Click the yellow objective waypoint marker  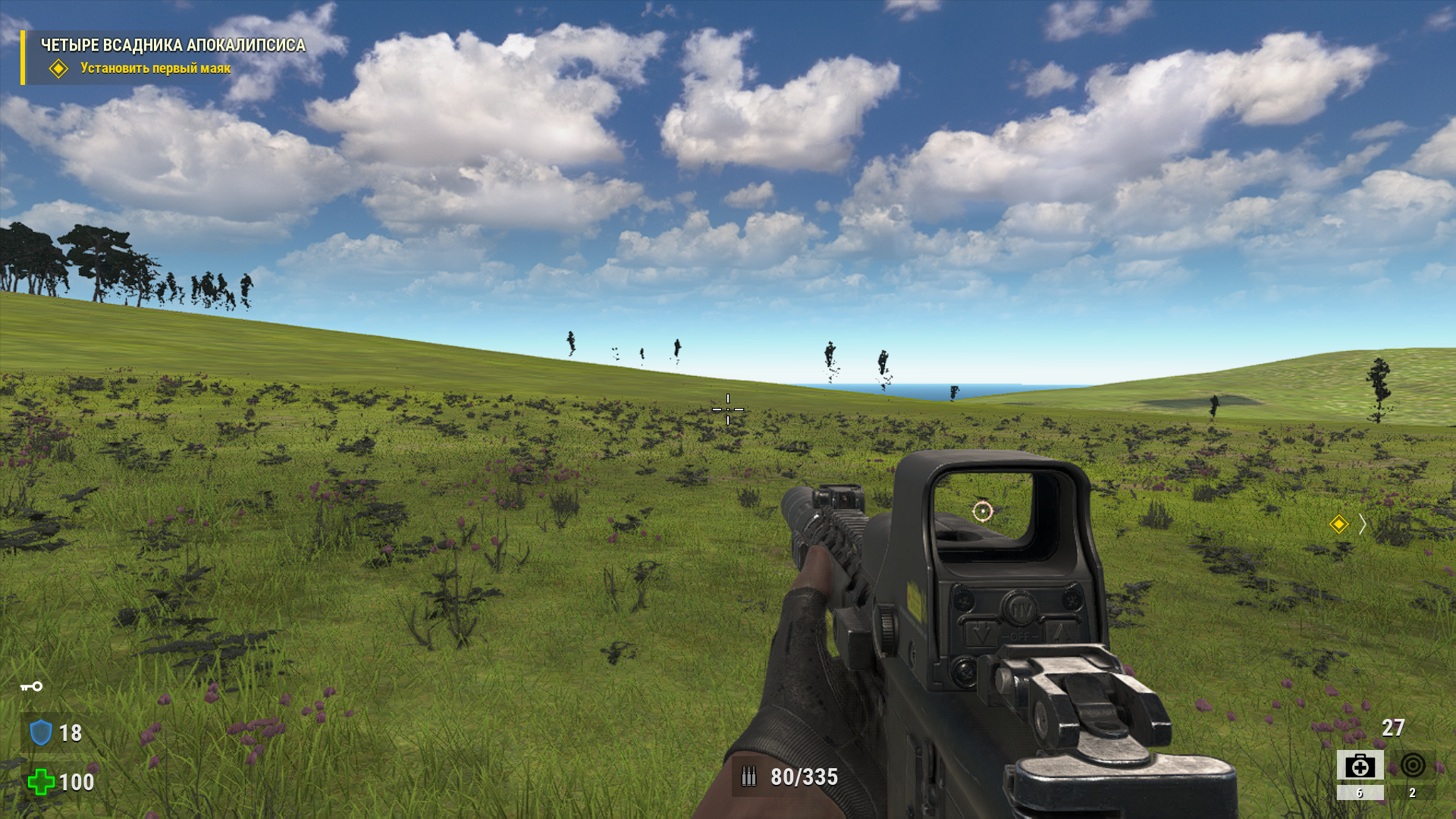click(x=1338, y=524)
